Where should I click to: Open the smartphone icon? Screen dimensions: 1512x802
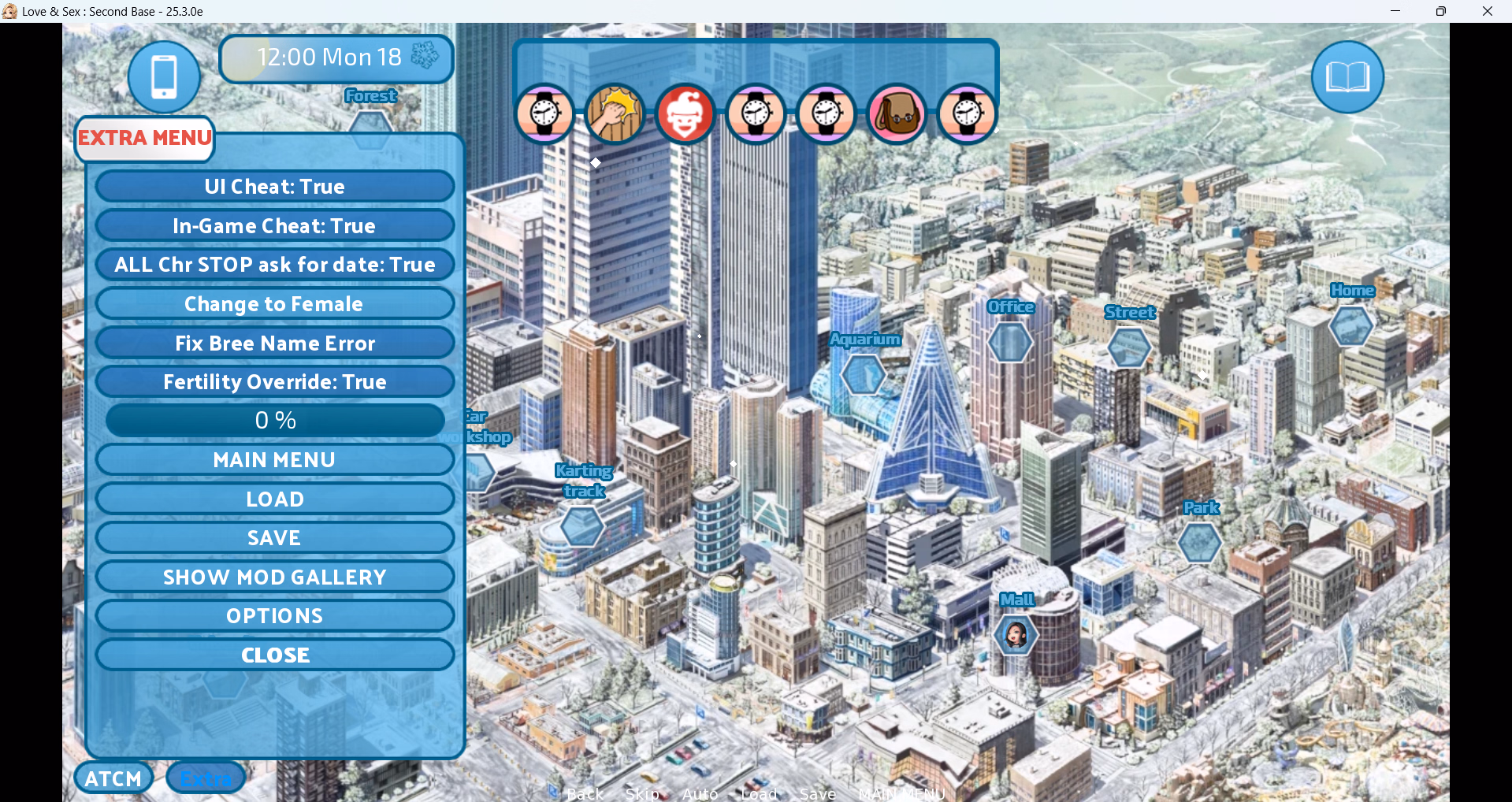pyautogui.click(x=164, y=77)
